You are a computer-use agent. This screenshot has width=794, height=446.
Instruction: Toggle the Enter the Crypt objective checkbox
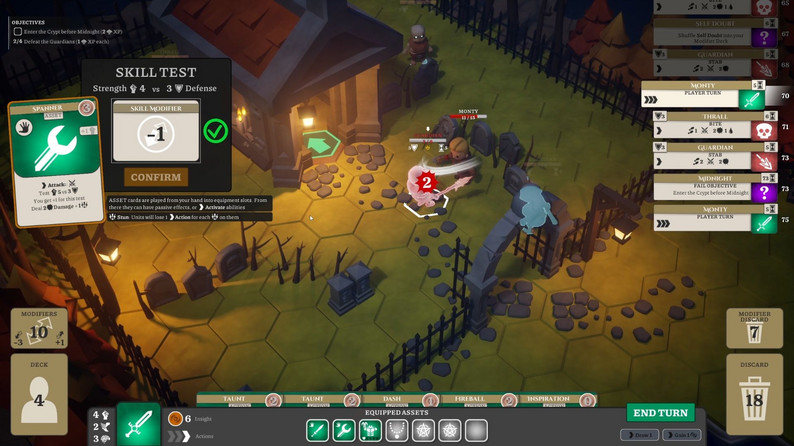pos(17,32)
